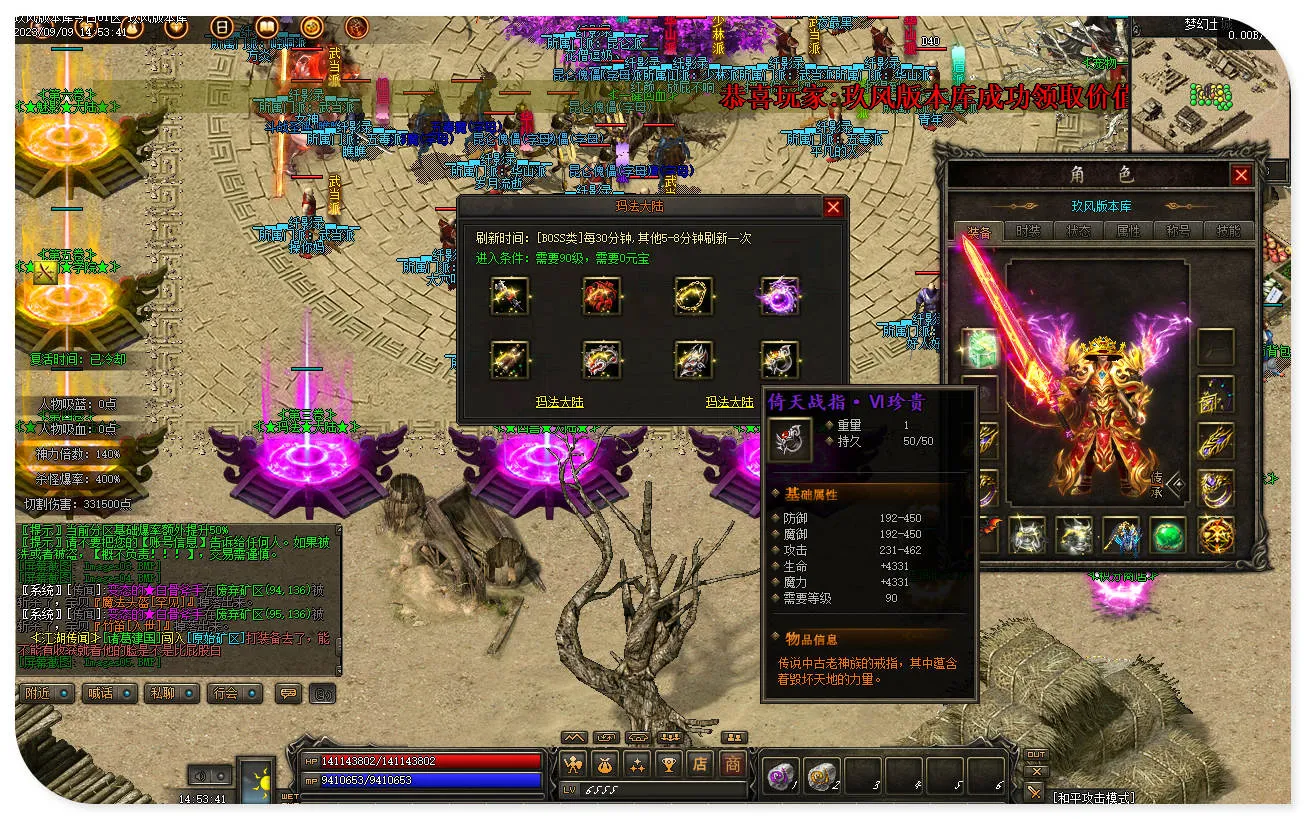Show the 属性 attributes tab
Viewport: 1306px width, 819px height.
tap(1128, 231)
